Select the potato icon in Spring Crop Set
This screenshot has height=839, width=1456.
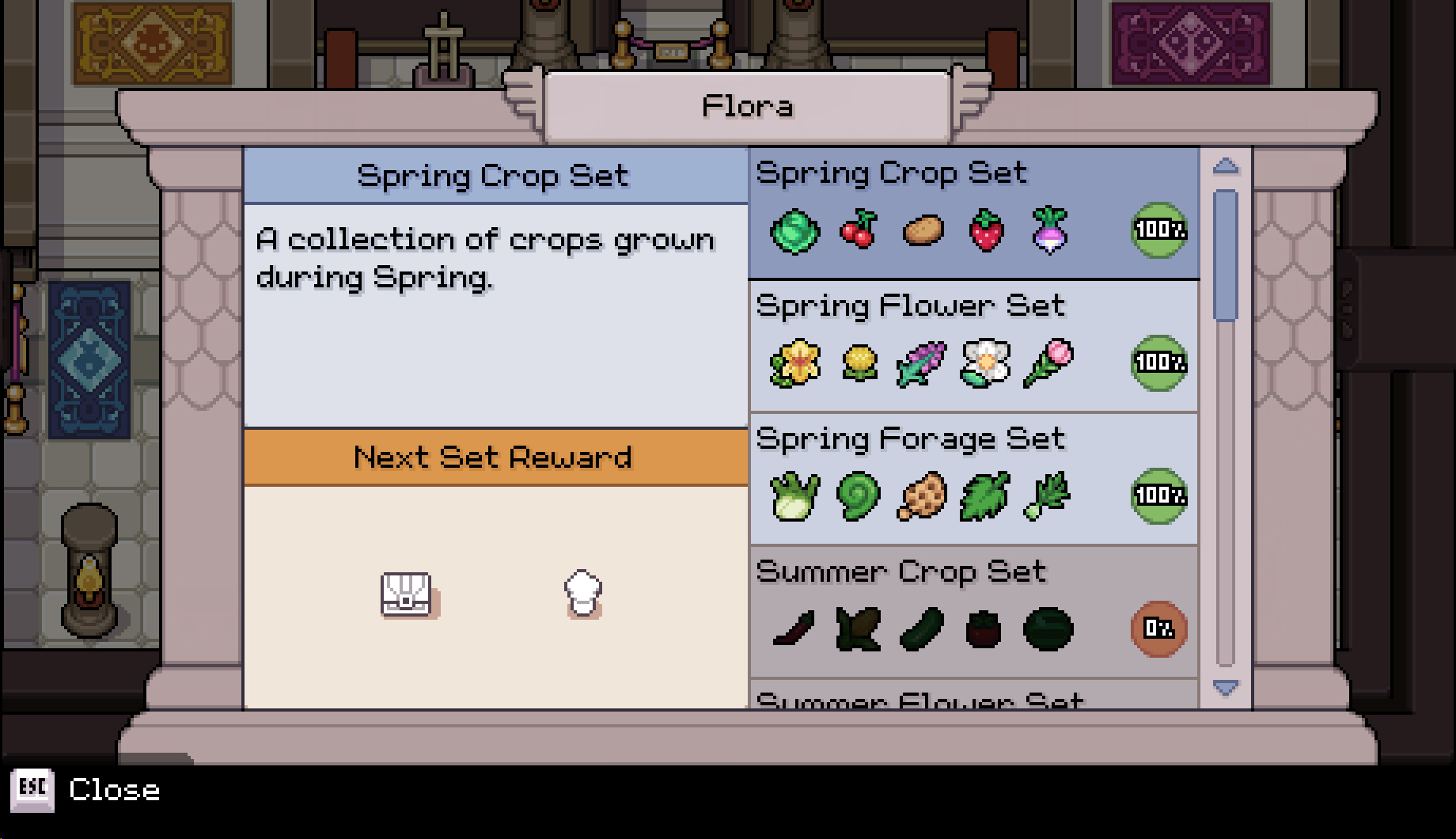(923, 231)
